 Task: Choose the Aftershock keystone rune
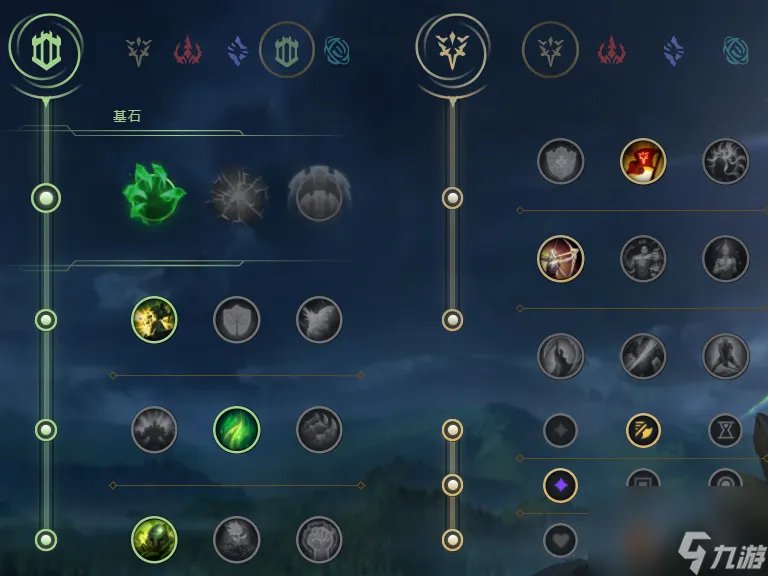(237, 195)
